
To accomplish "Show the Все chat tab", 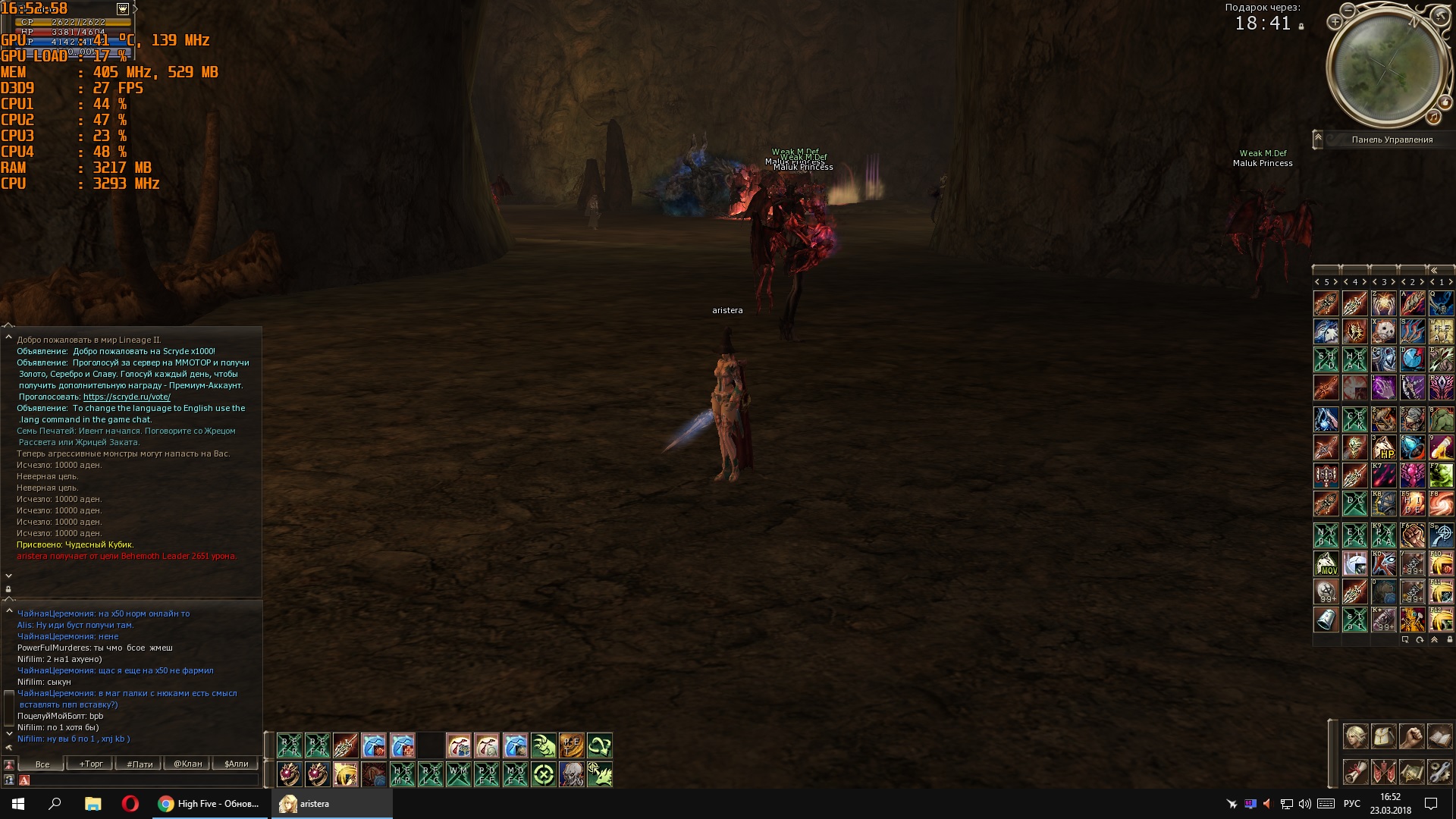I will coord(42,764).
